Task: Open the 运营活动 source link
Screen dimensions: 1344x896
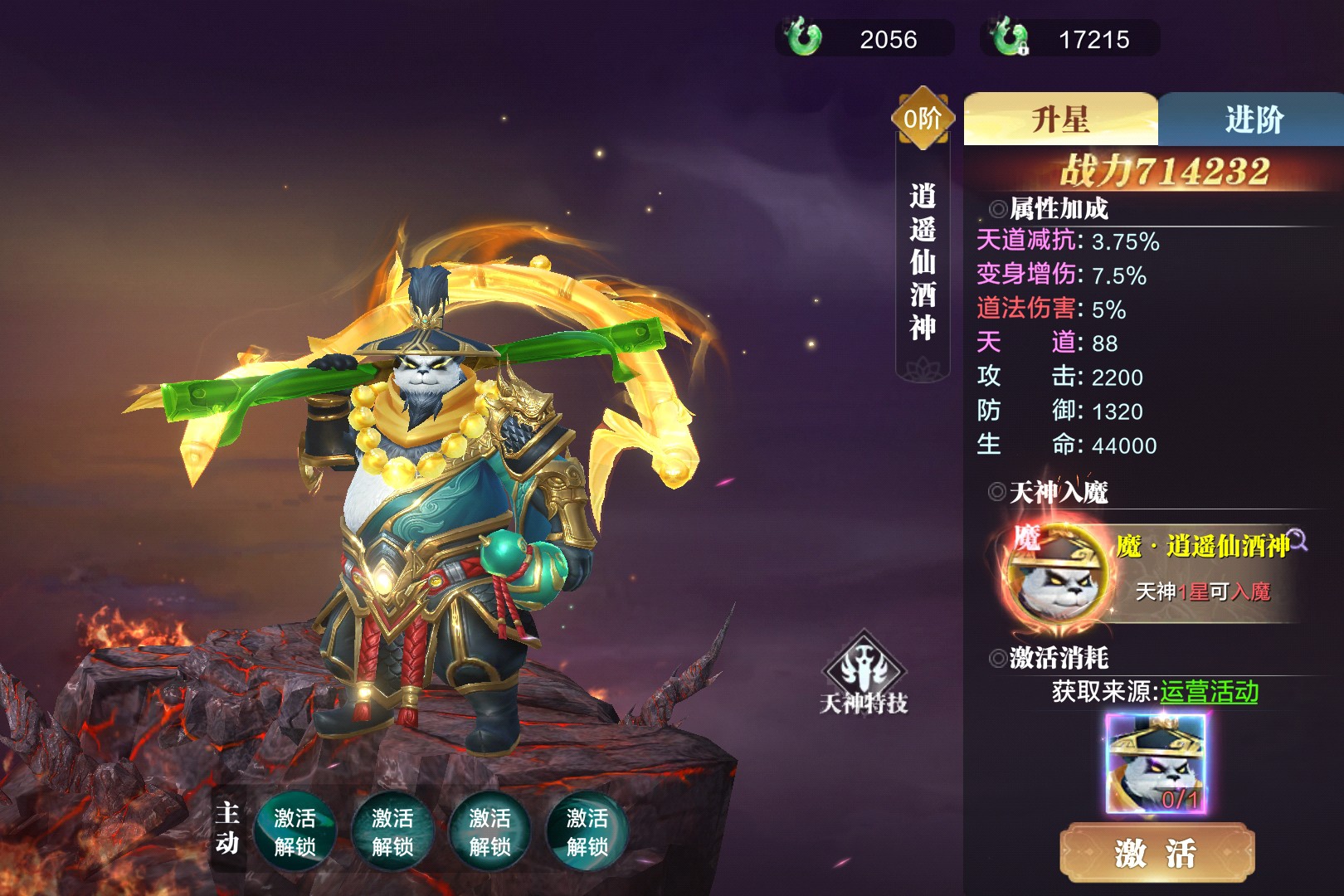Action: pos(1209,691)
